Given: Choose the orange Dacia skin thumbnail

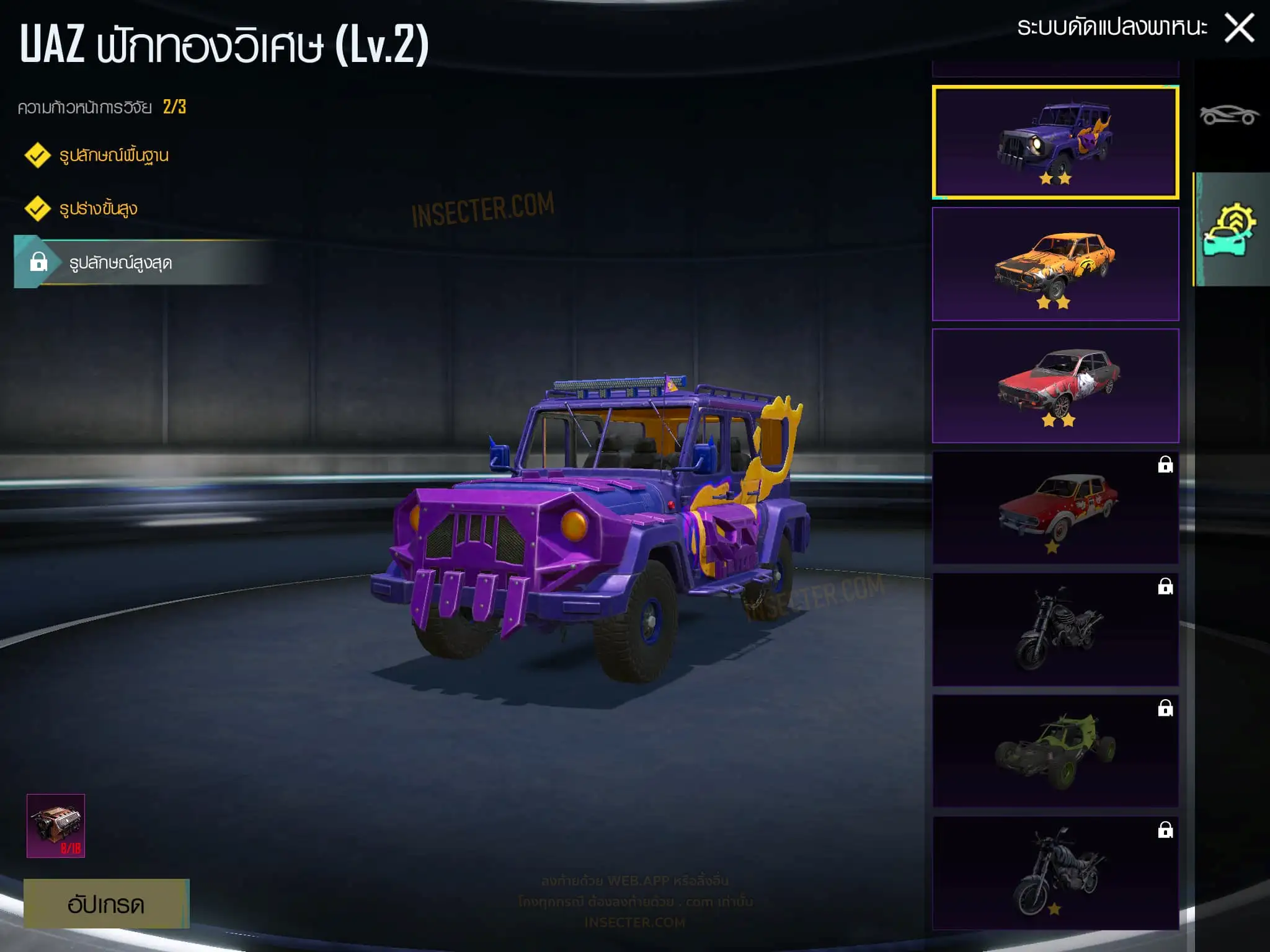Looking at the screenshot, I should click(1055, 264).
